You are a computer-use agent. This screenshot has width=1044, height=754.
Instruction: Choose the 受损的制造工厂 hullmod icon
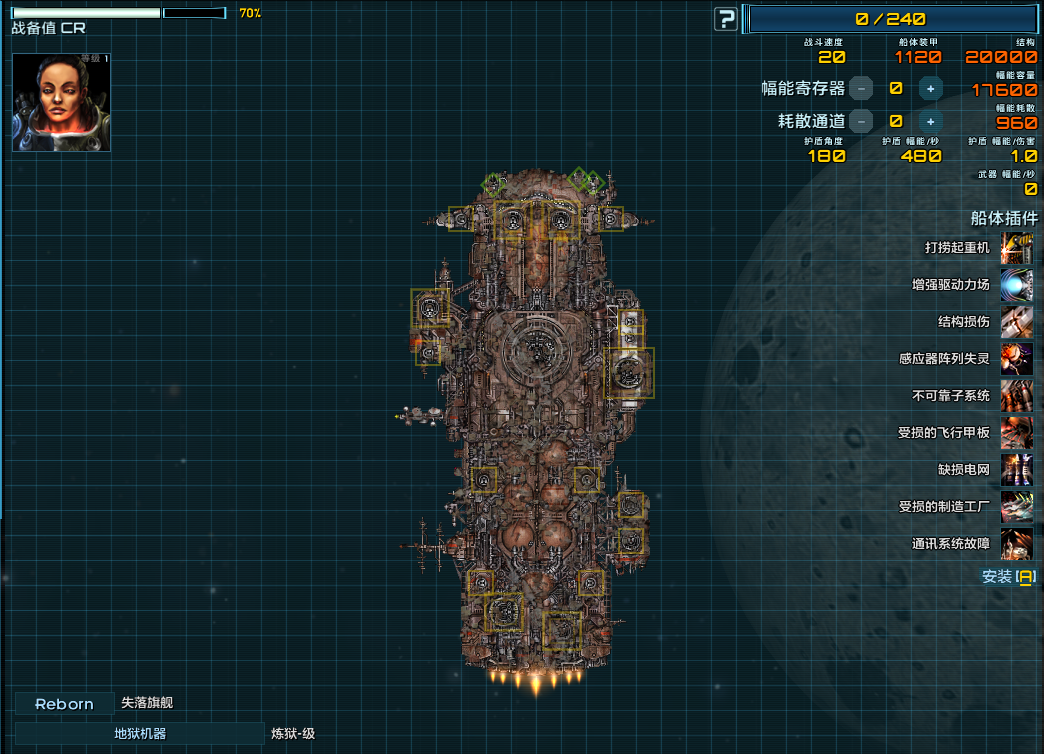(1017, 506)
